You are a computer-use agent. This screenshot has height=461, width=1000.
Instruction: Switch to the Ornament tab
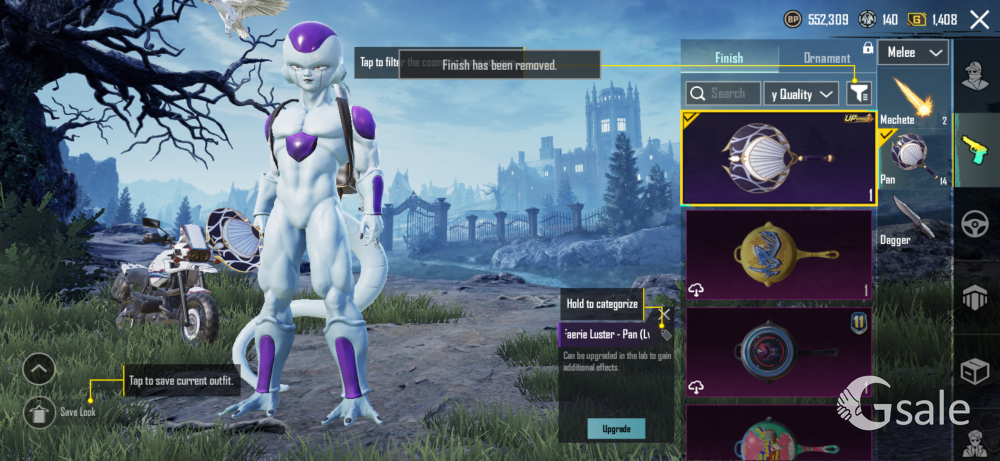tap(827, 58)
